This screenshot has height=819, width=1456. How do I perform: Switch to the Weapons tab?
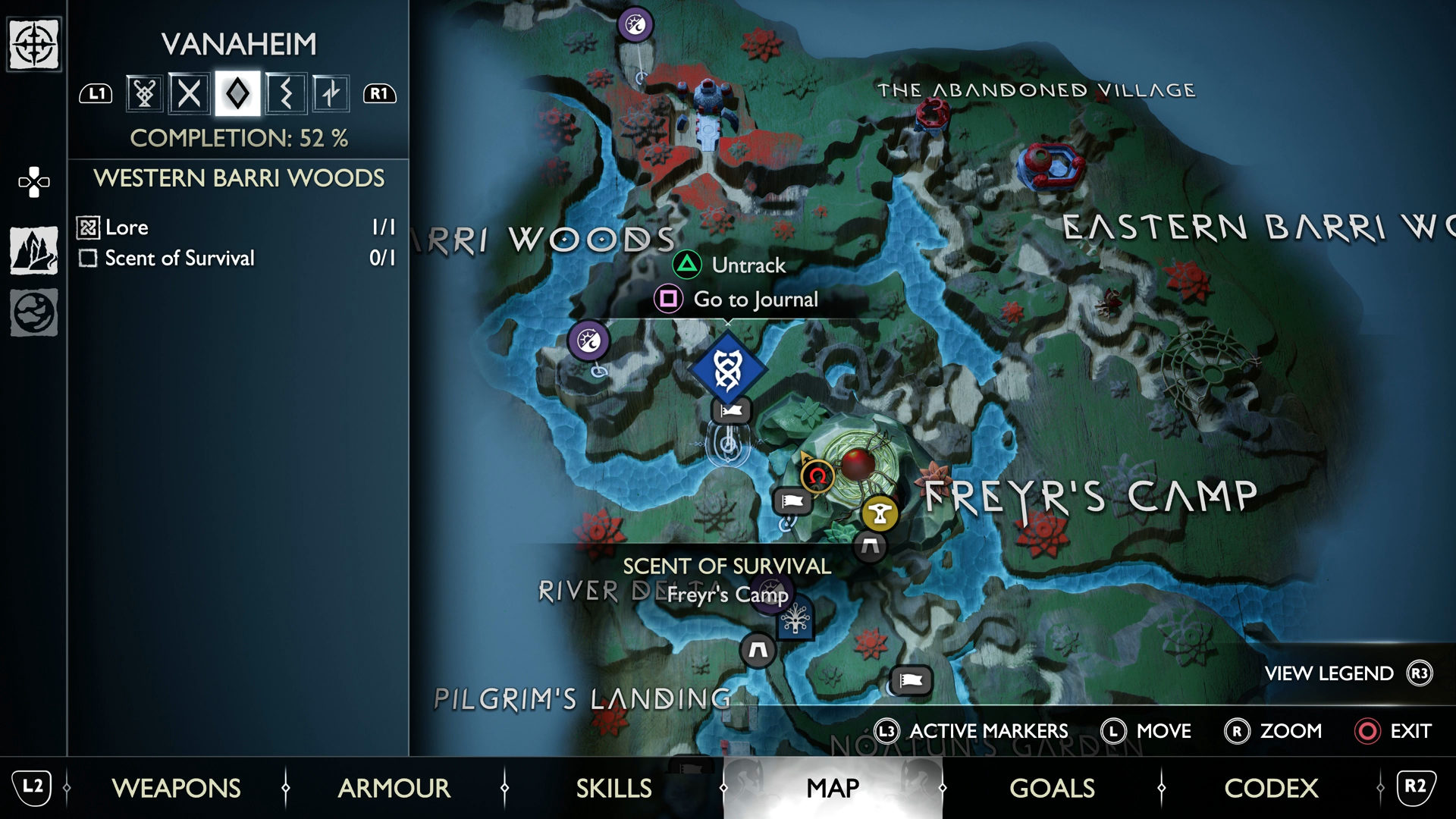pos(176,788)
